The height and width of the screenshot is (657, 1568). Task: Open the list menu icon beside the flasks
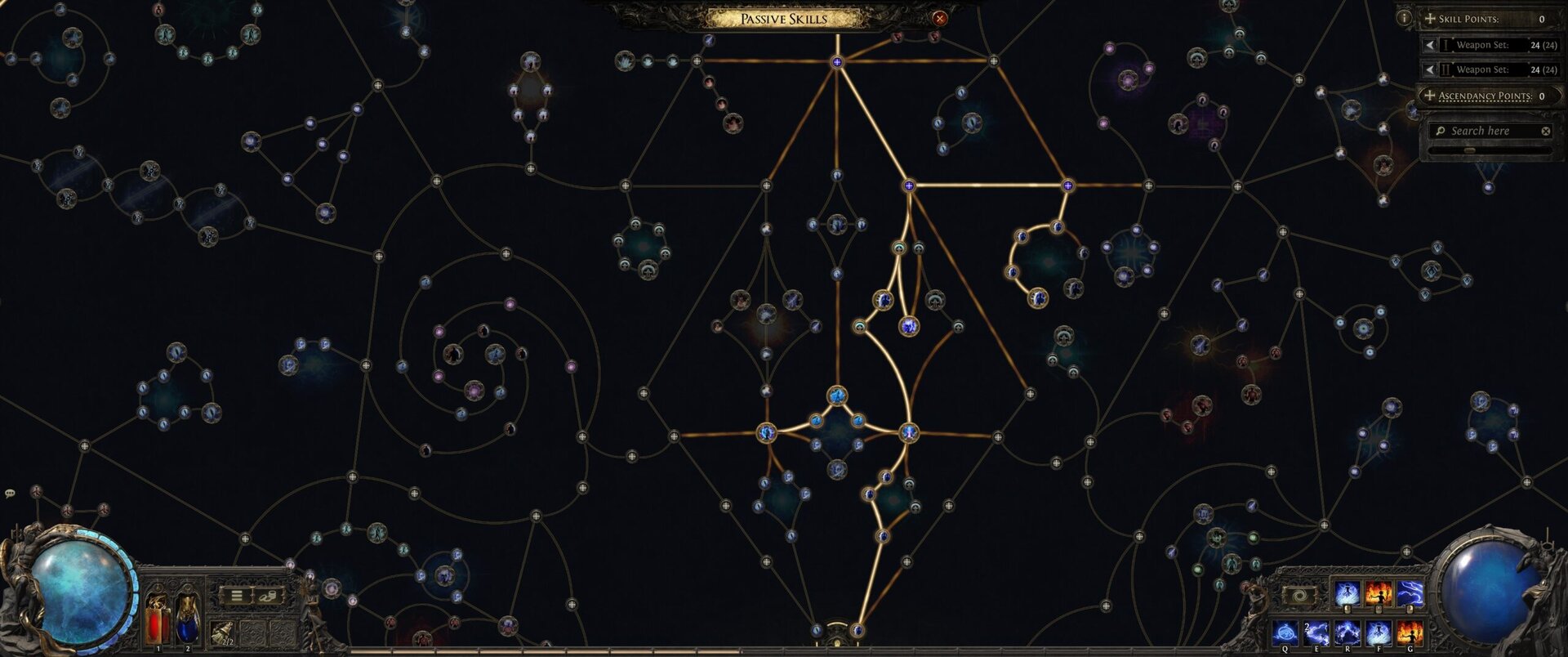[x=235, y=595]
